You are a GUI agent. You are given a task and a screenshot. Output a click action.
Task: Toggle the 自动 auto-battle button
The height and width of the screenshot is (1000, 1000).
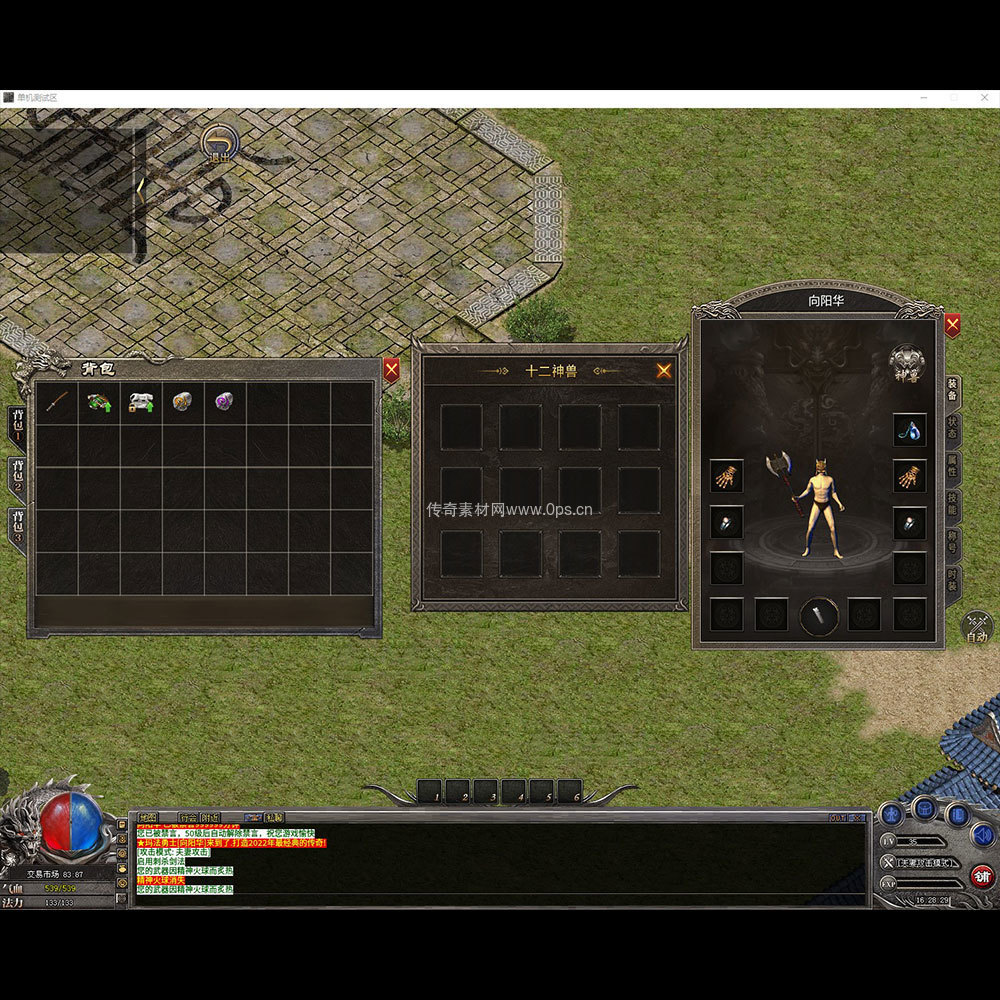tap(976, 629)
